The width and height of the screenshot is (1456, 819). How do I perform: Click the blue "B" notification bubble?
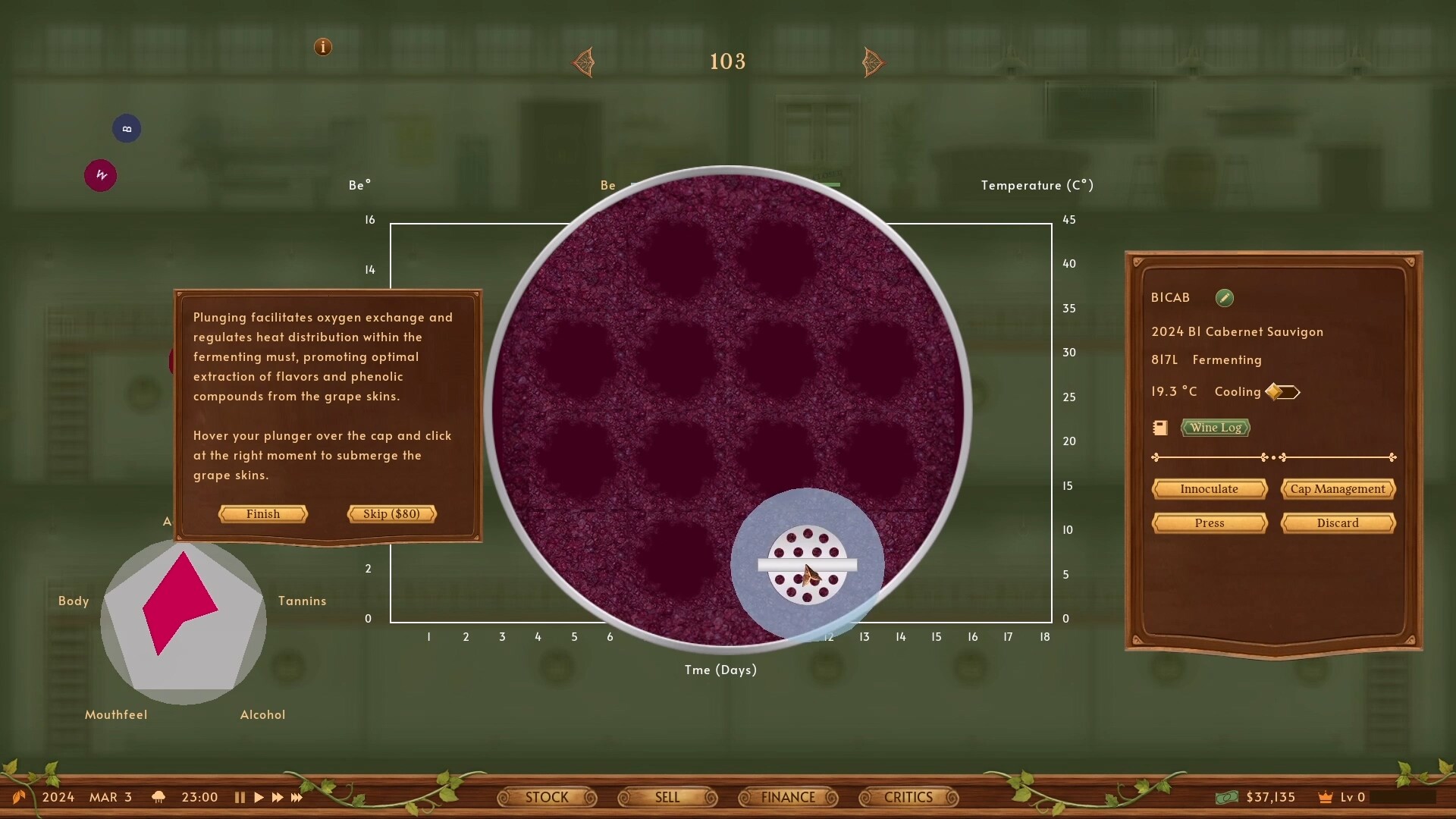tap(126, 128)
